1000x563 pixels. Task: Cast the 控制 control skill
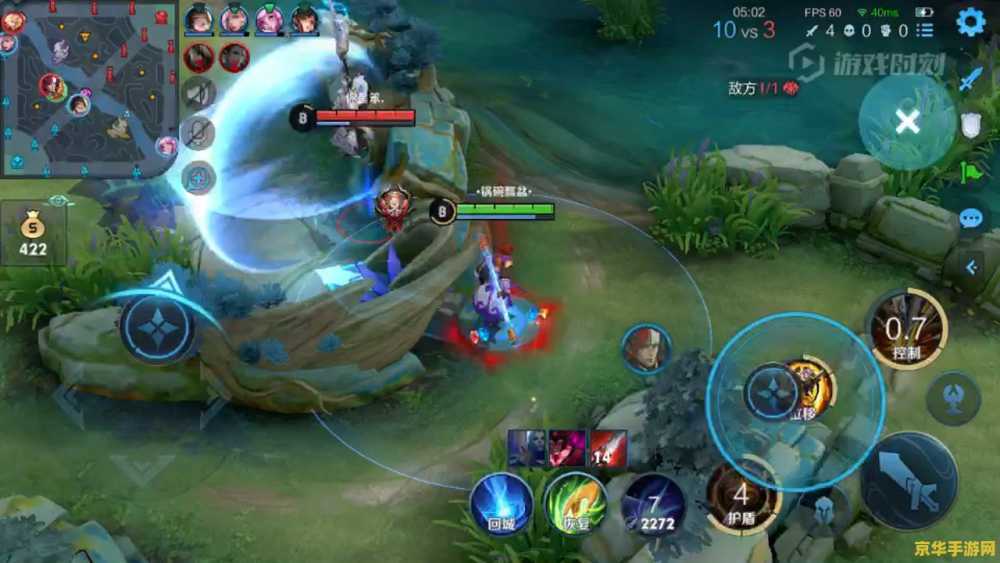point(906,328)
